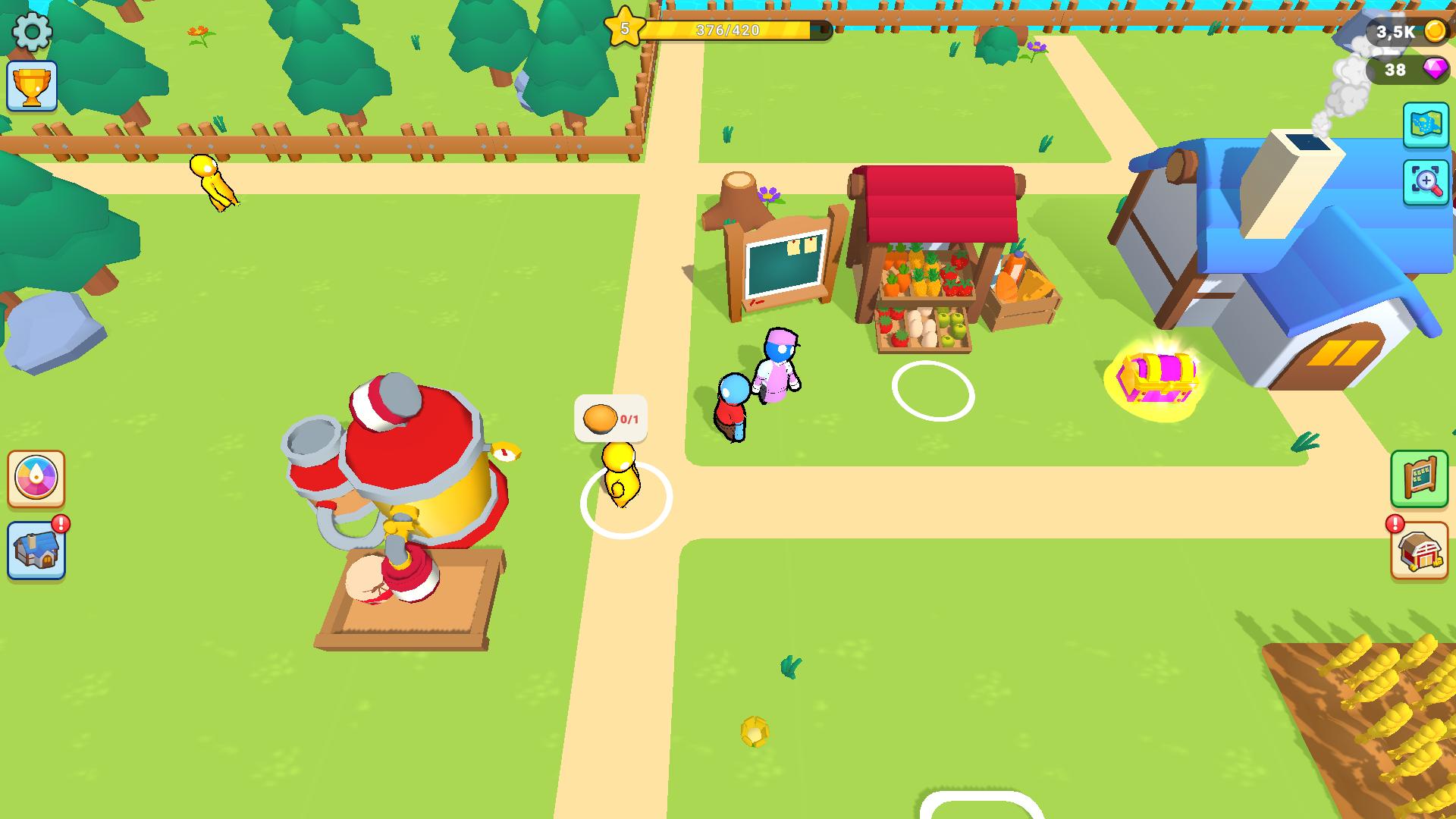The width and height of the screenshot is (1456, 819).
Task: Click the orange 0/1 resource bubble
Action: [609, 417]
